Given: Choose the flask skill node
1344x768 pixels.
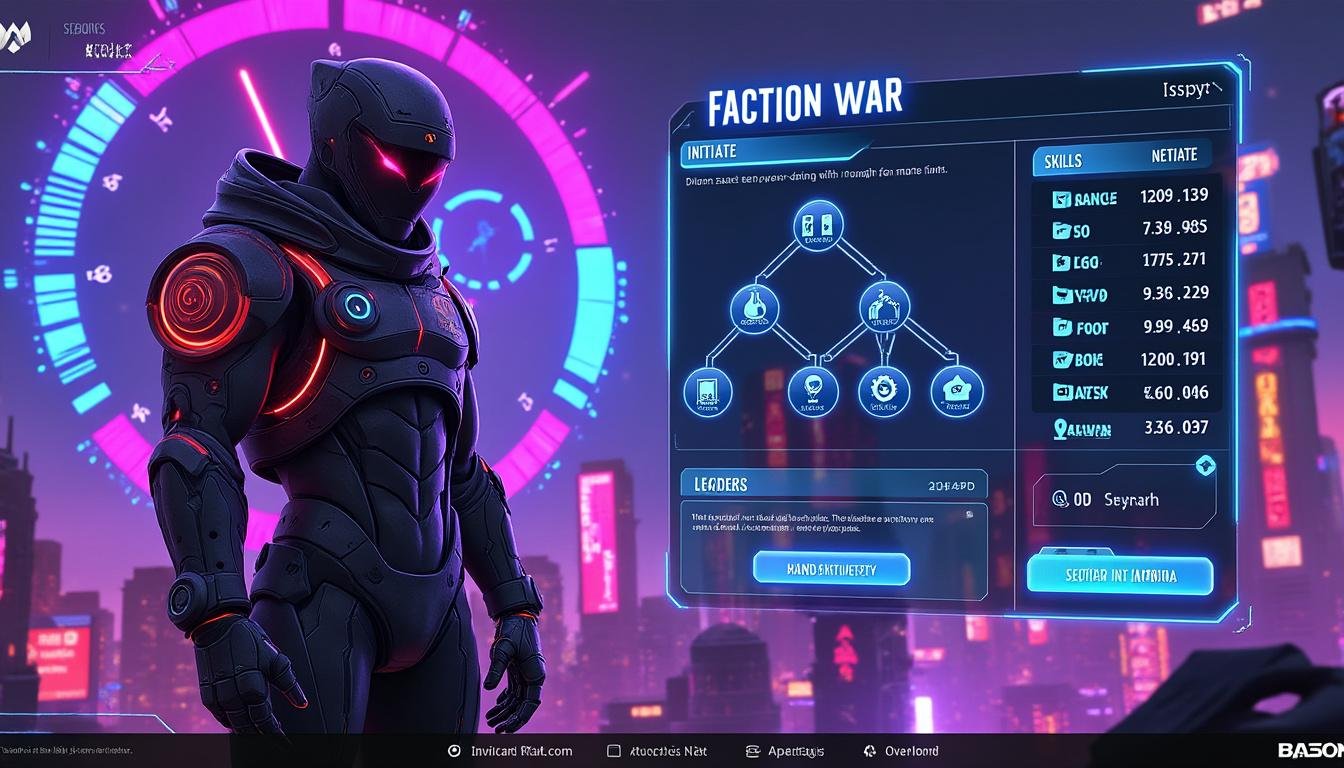Looking at the screenshot, I should [x=754, y=307].
